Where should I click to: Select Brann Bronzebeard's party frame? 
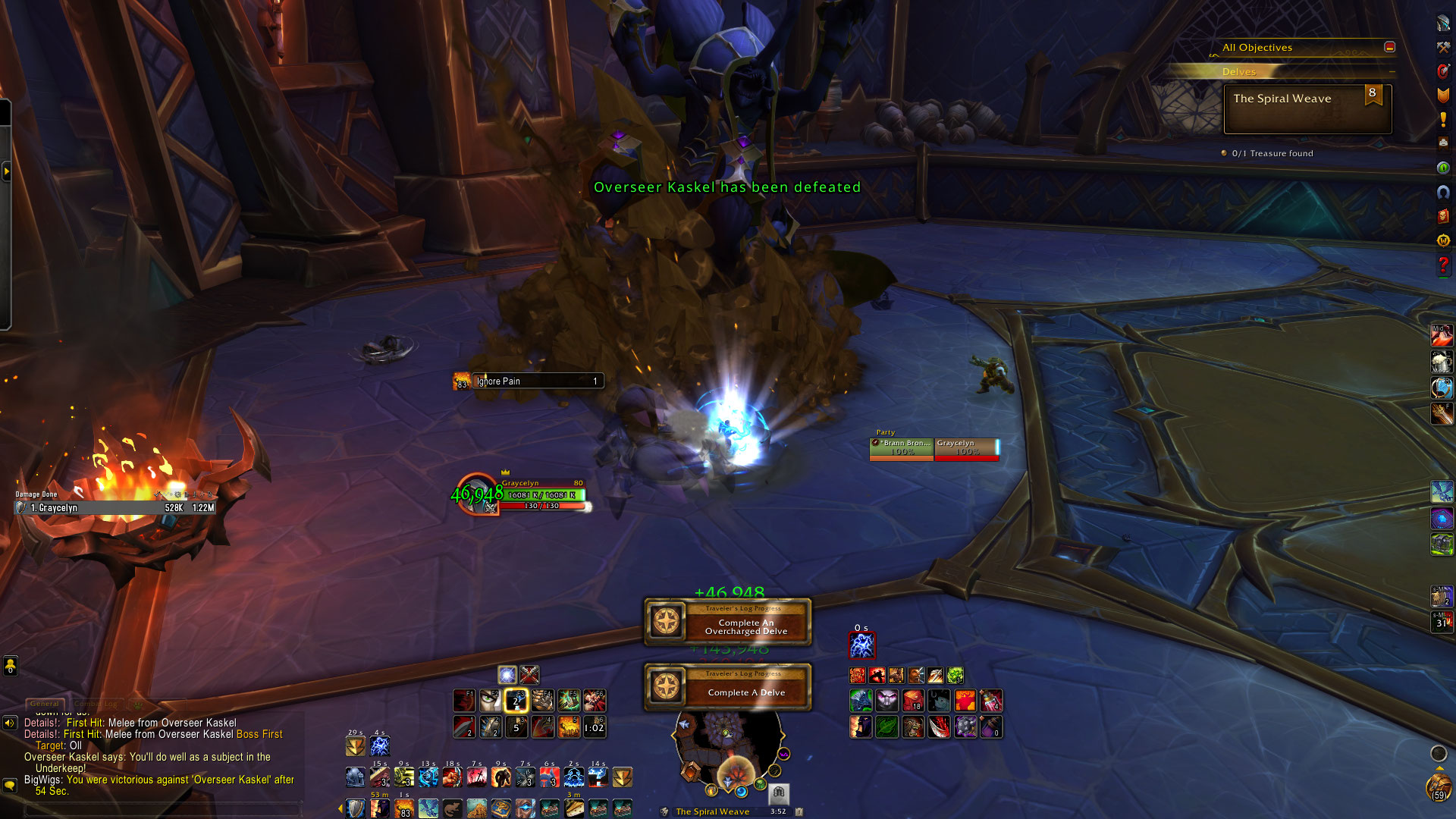pos(902,448)
